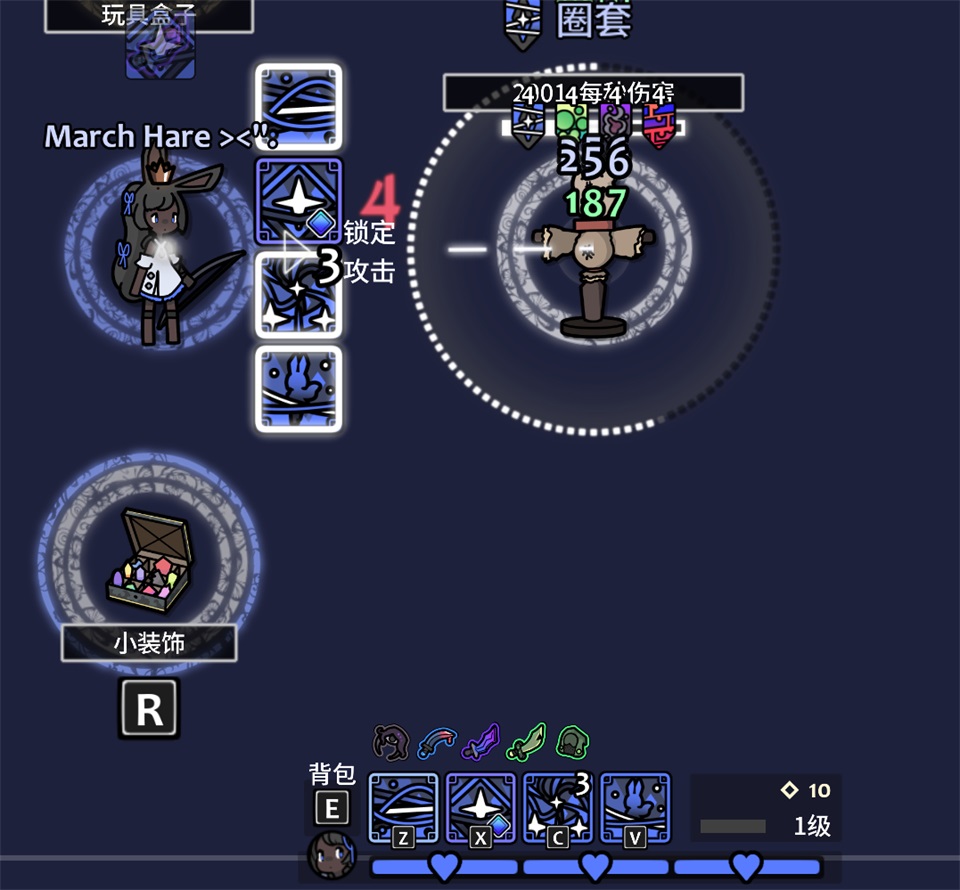Inspect the blue and red curved blade item
The width and height of the screenshot is (960, 890).
[x=437, y=742]
